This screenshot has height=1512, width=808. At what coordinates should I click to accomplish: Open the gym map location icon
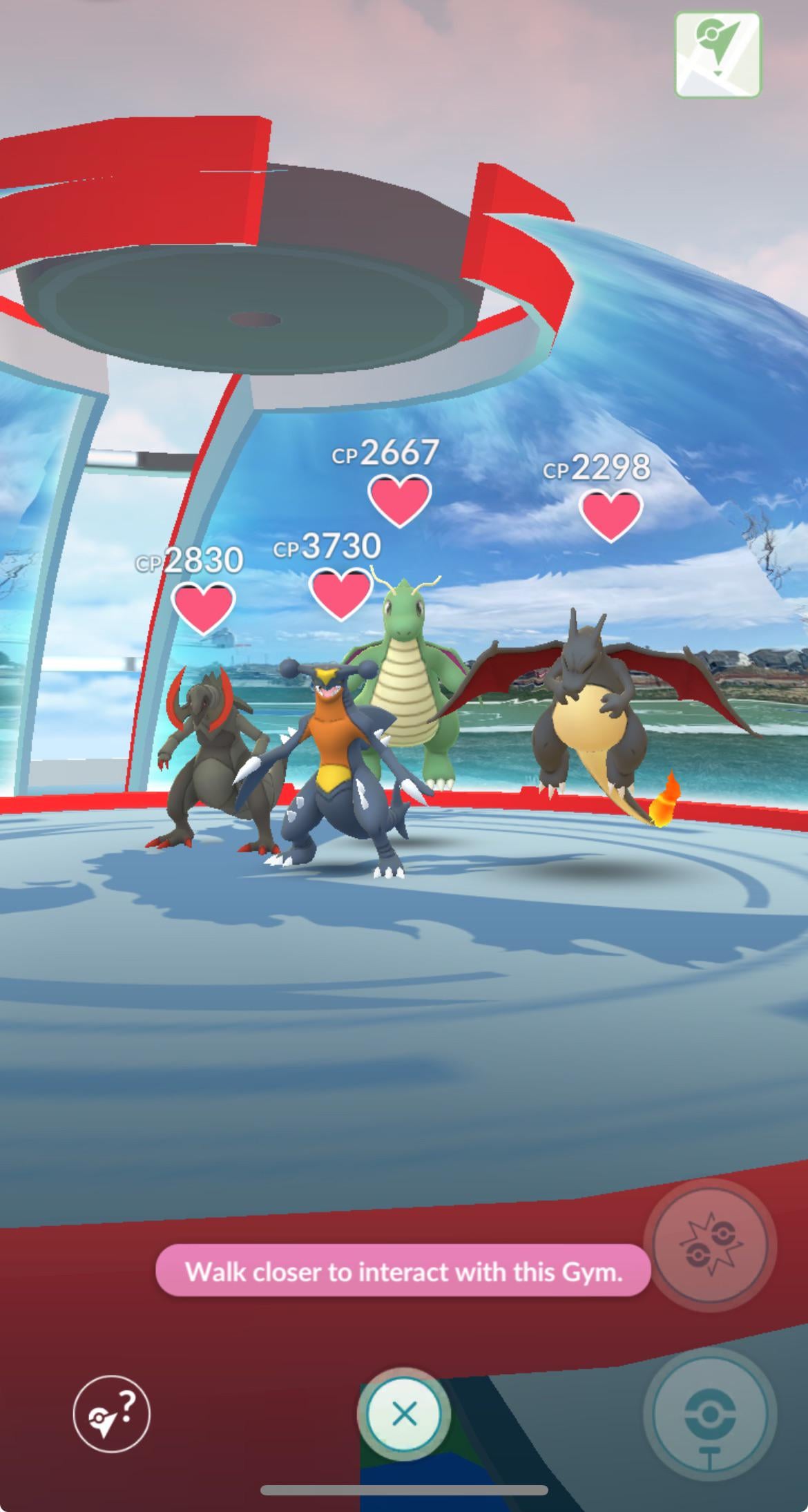pyautogui.click(x=718, y=54)
